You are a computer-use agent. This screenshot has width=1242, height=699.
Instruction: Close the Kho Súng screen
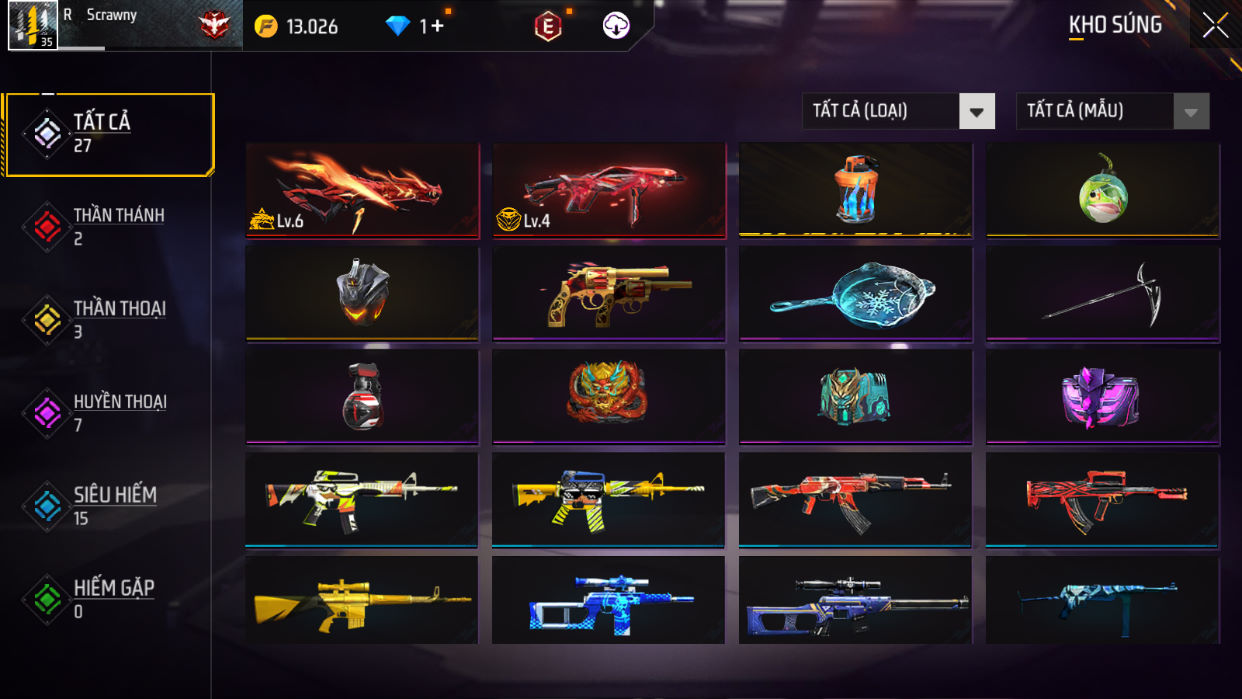point(1215,25)
